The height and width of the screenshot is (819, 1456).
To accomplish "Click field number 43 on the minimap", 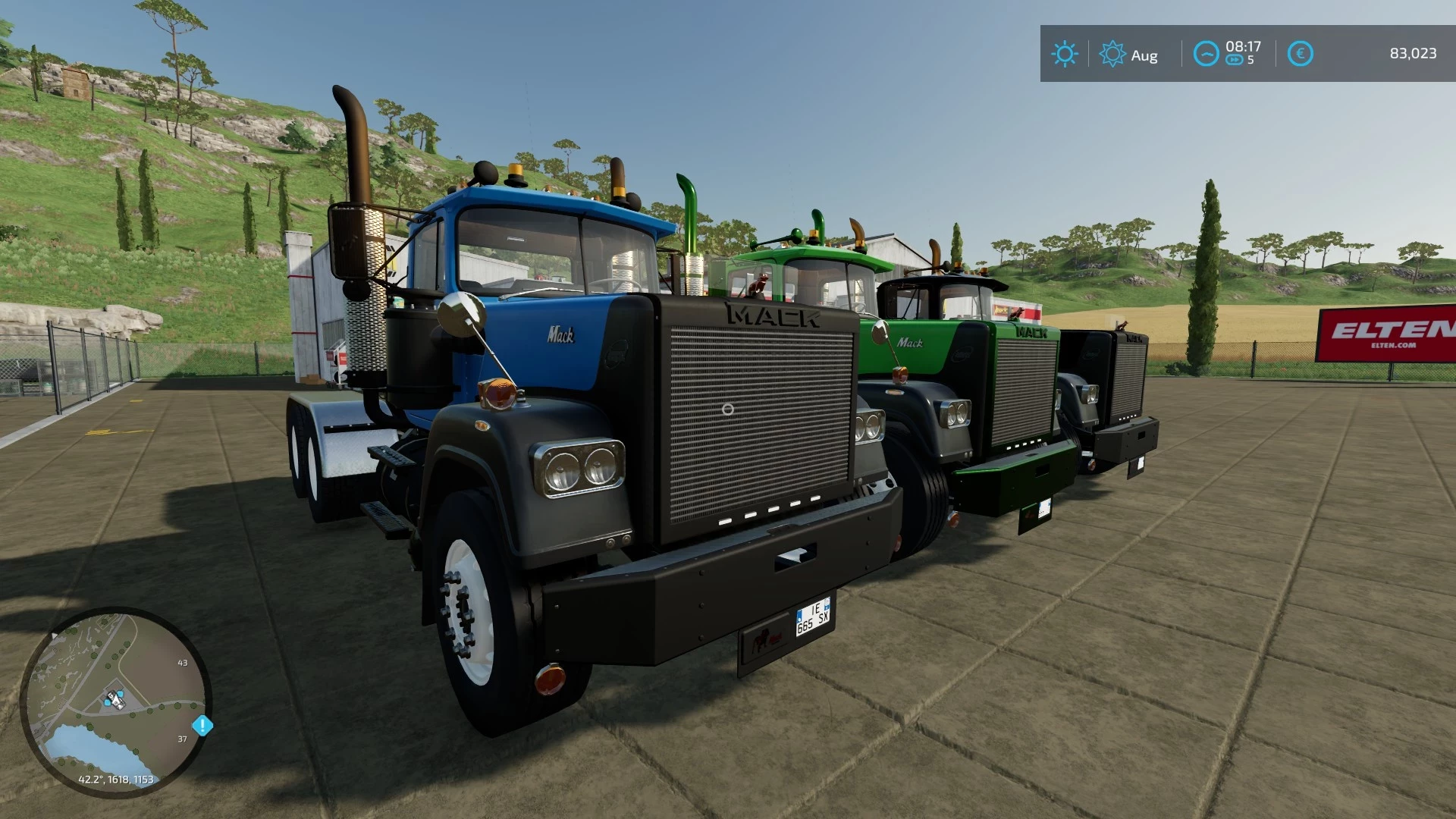I will click(x=182, y=663).
